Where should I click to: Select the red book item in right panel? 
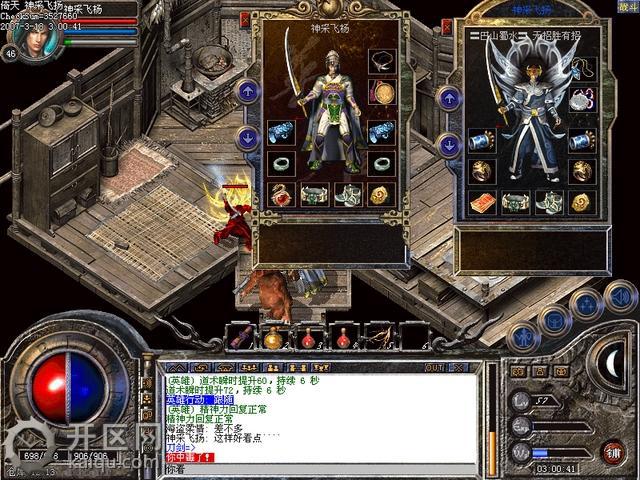coord(483,203)
